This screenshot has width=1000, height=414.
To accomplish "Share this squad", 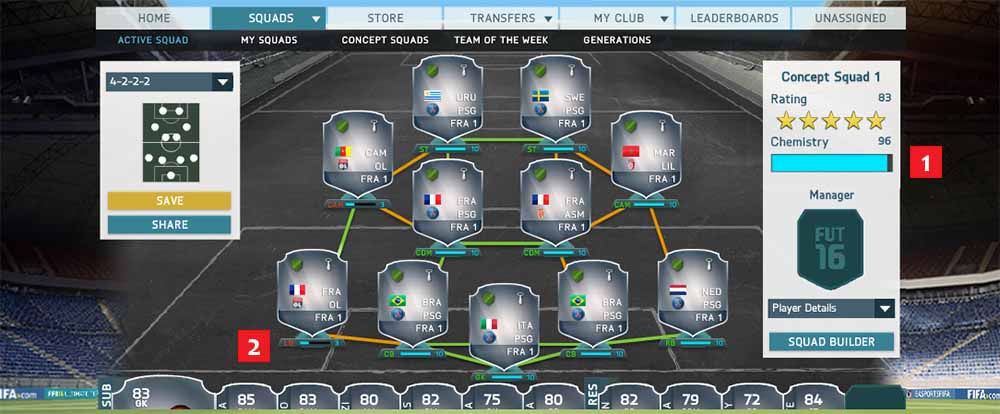I will point(169,224).
